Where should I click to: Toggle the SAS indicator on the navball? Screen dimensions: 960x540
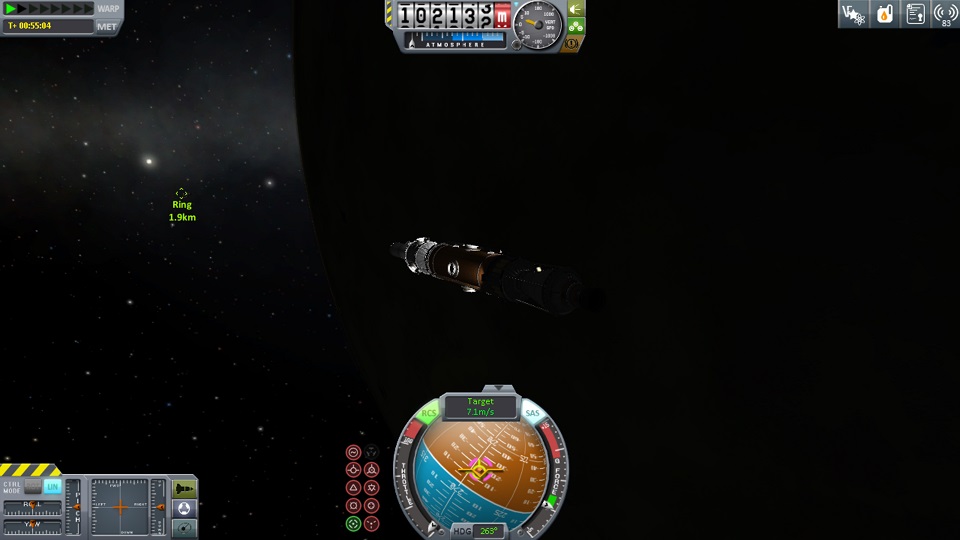tap(532, 413)
